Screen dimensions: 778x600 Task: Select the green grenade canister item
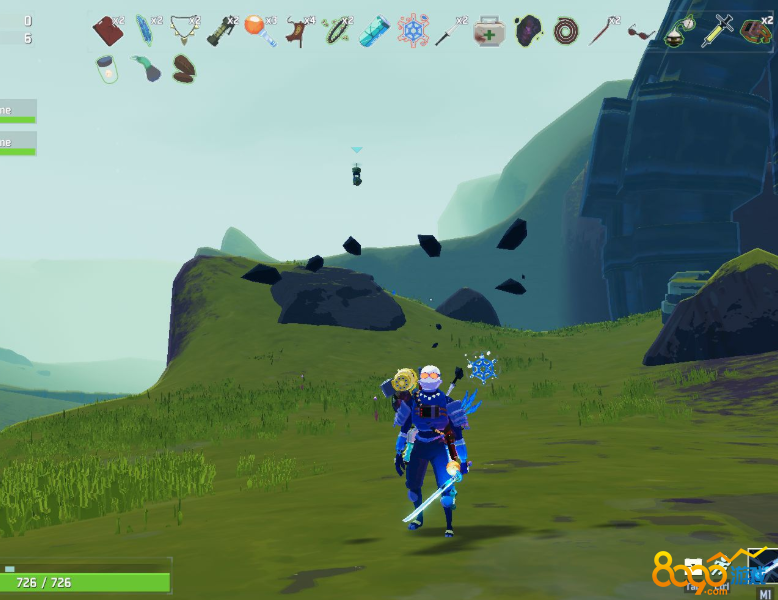click(x=222, y=31)
